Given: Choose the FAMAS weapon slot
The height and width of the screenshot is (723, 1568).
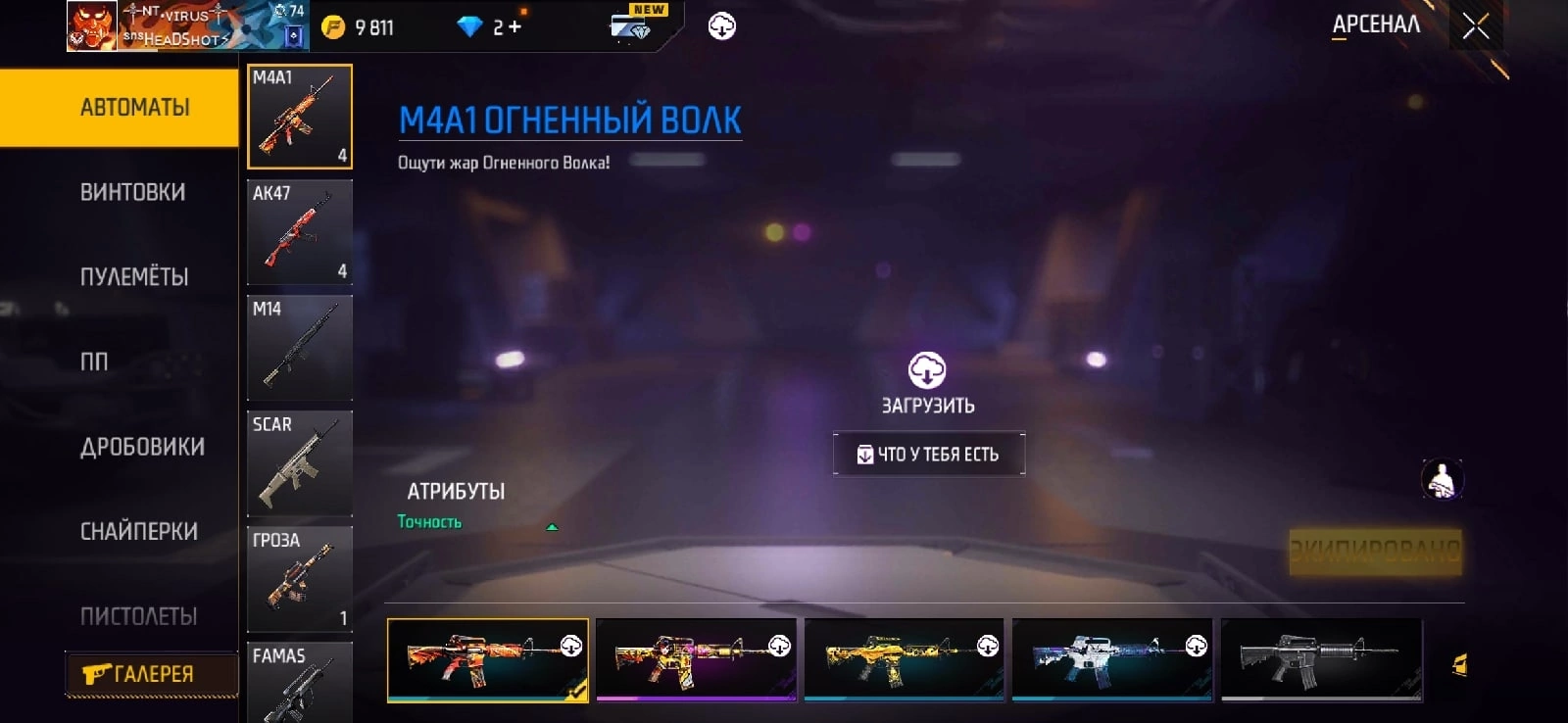Looking at the screenshot, I should pyautogui.click(x=300, y=683).
